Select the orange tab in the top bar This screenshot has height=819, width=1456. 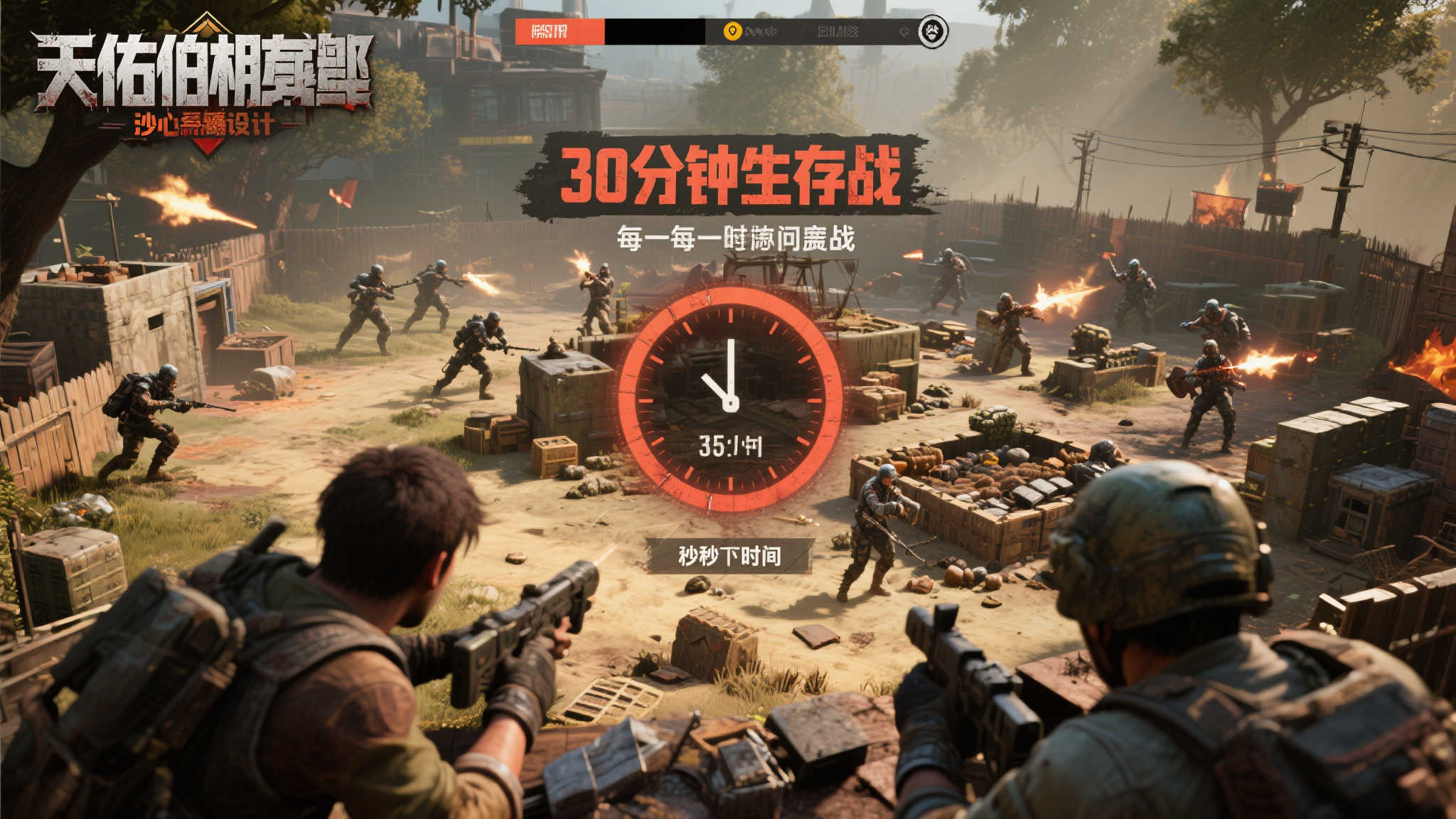560,31
